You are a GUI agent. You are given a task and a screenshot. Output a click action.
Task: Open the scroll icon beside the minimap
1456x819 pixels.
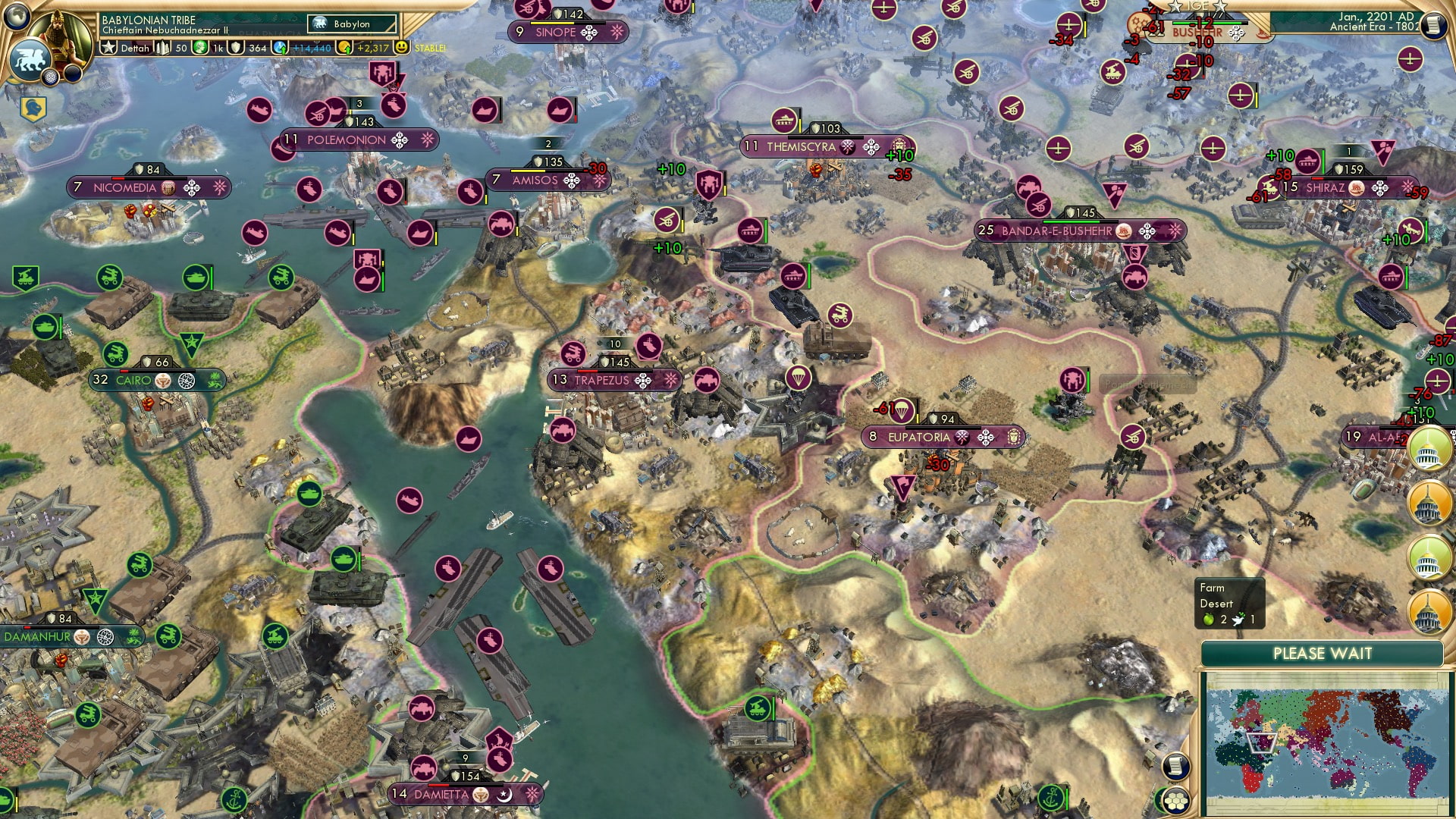(1174, 766)
